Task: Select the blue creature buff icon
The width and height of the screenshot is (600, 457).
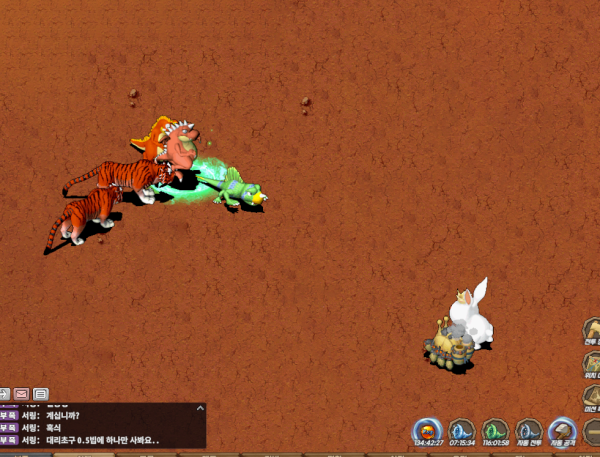Action: tap(461, 431)
